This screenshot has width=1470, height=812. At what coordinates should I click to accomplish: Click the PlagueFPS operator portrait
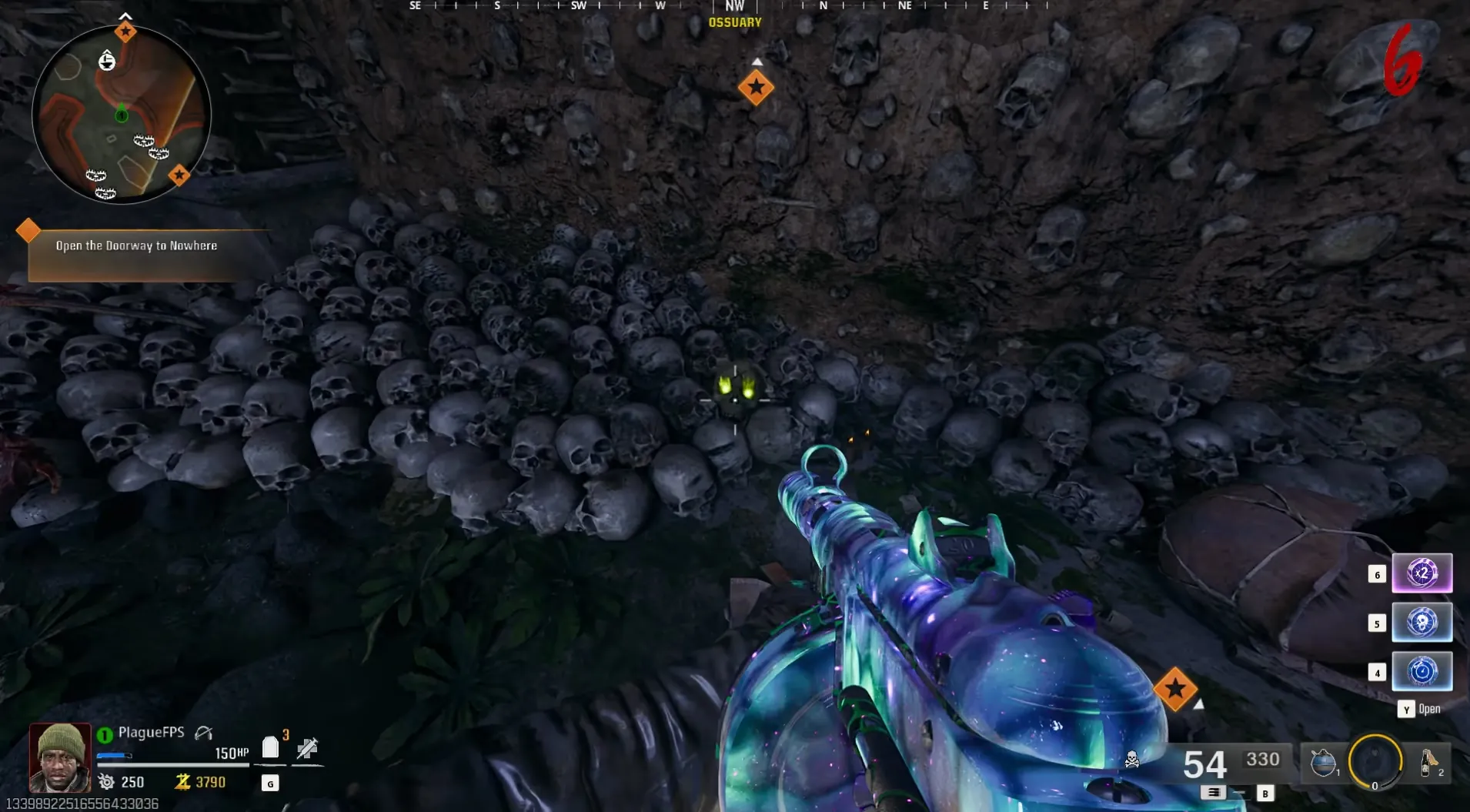60,758
